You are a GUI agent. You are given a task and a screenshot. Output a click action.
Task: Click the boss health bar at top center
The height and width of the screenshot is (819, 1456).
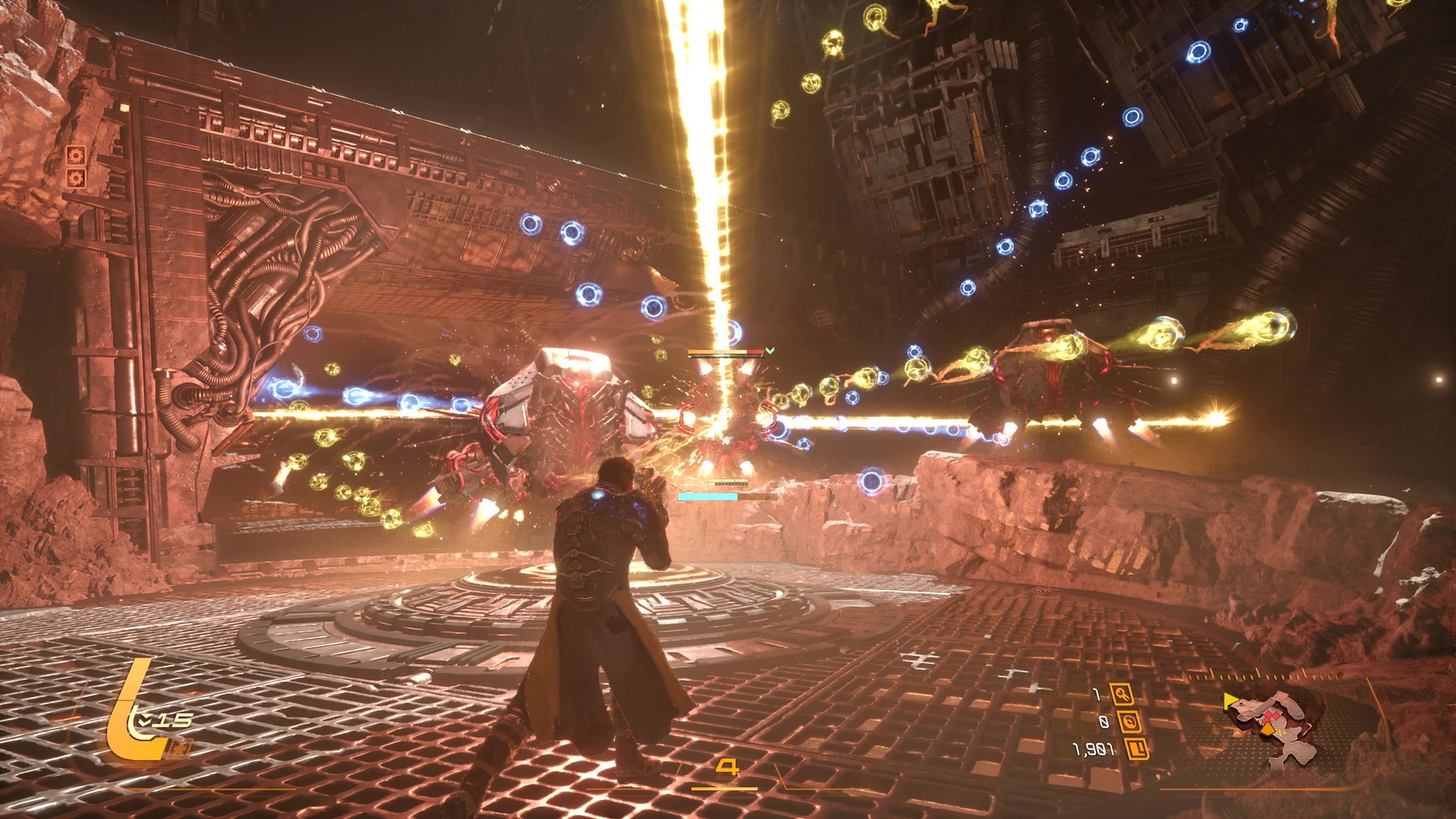[725, 352]
